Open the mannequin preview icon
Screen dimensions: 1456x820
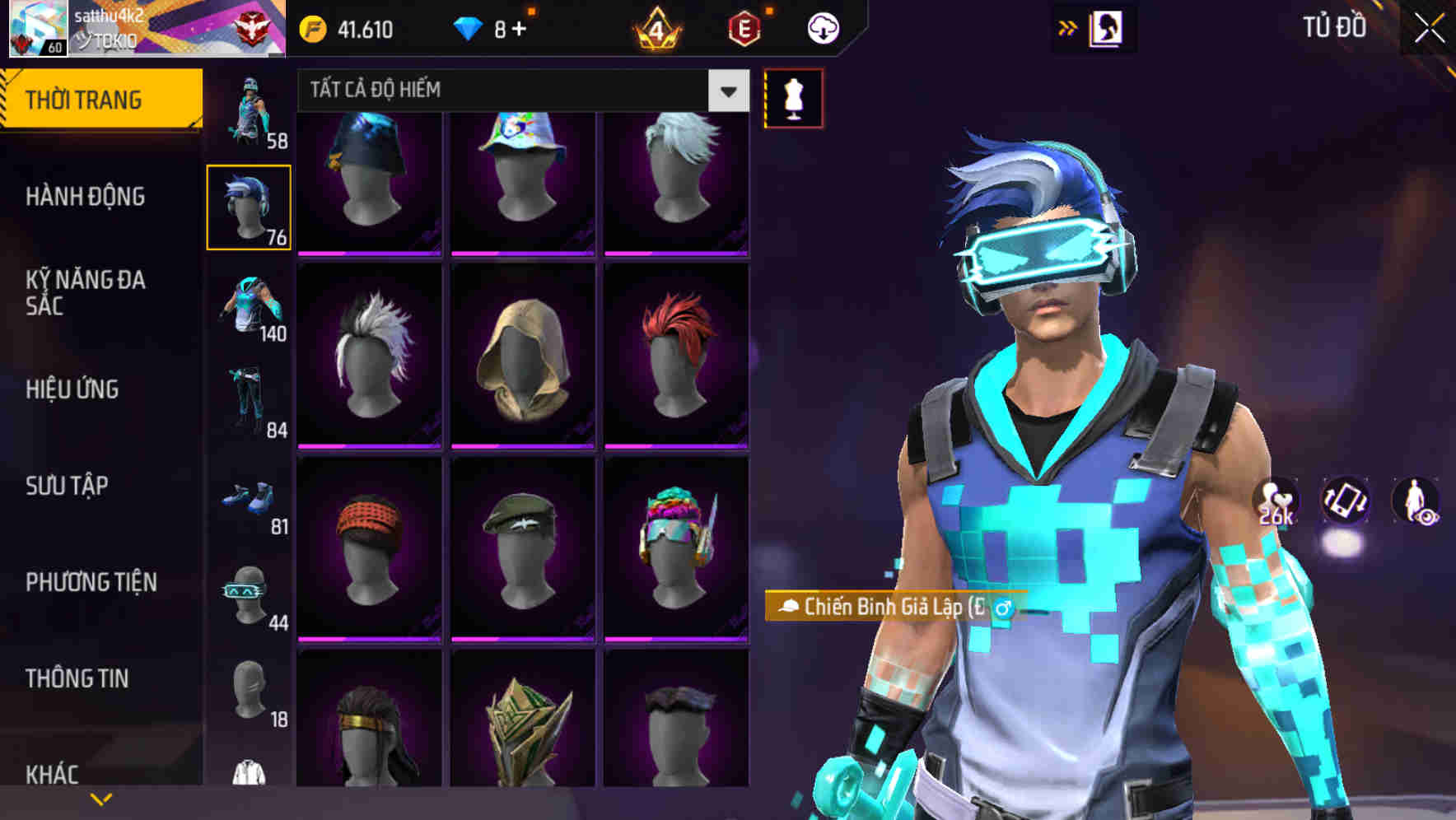tap(792, 98)
